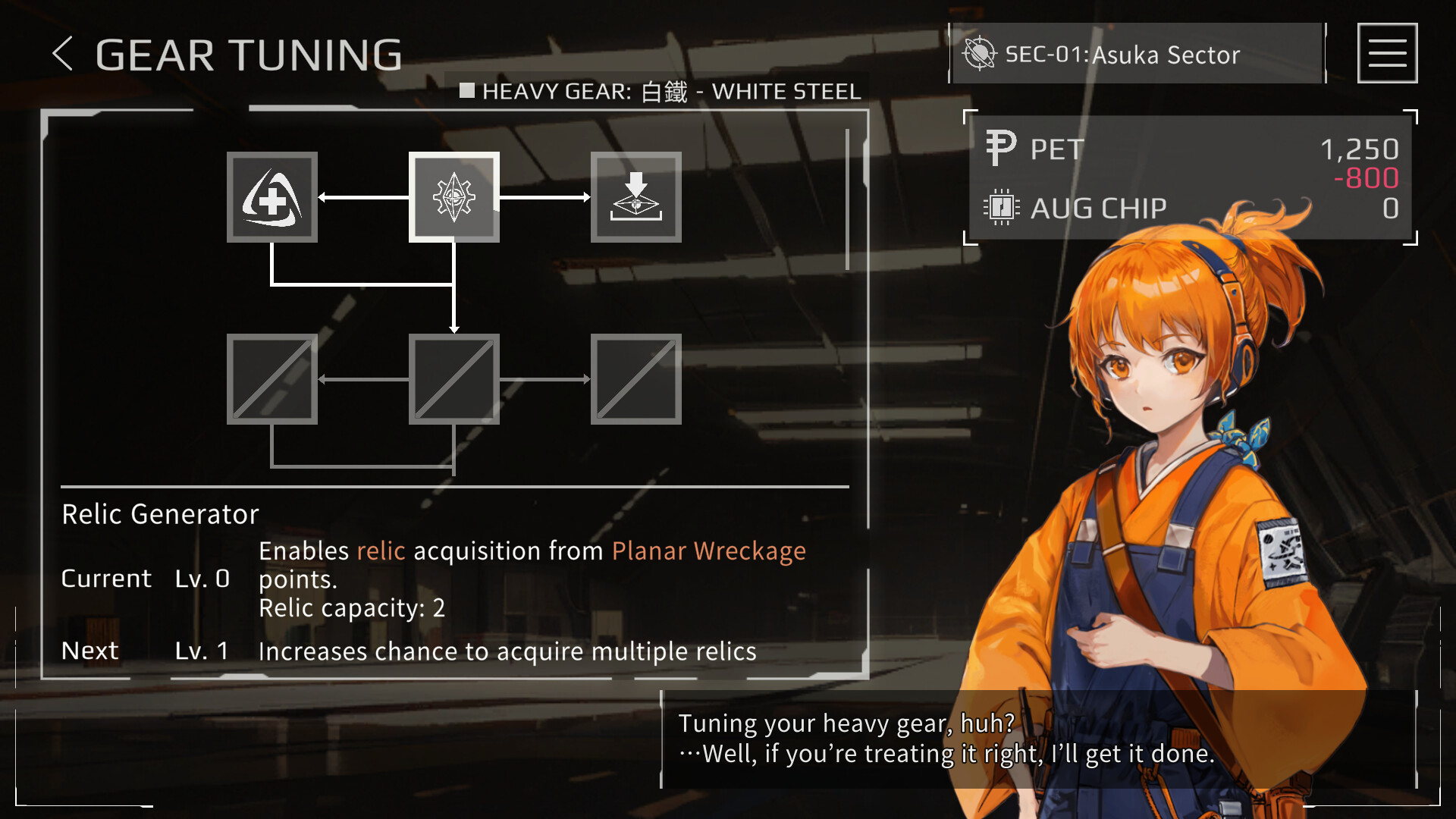Click the Planar Wreckage link

708,551
